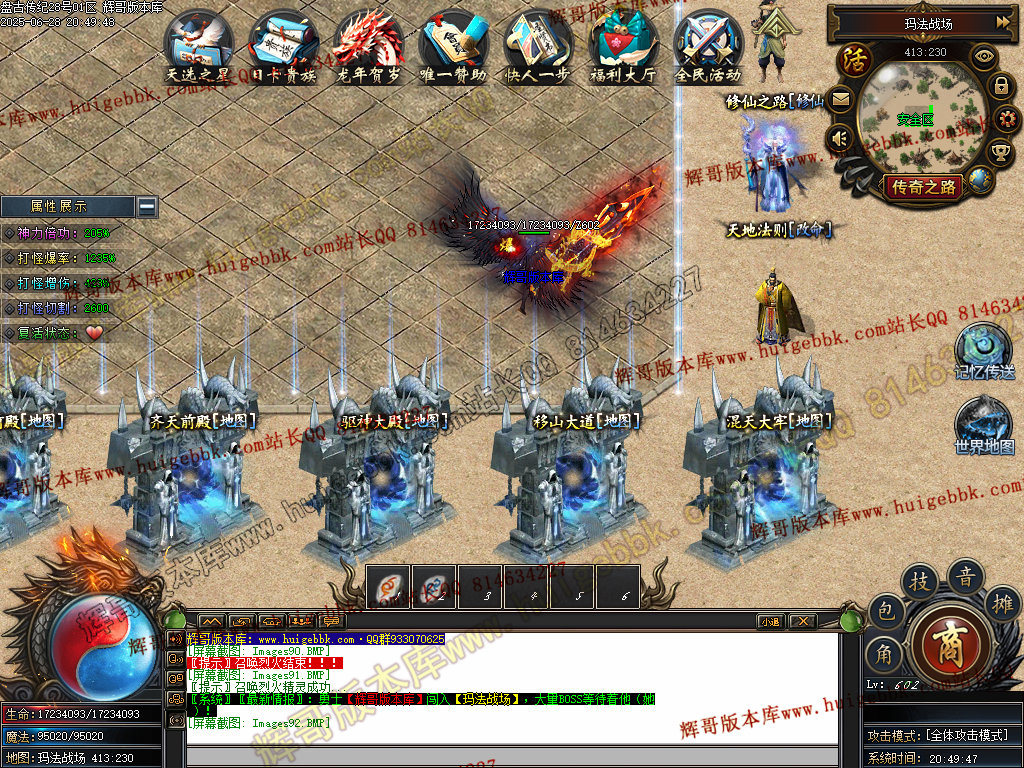Toggle the speaker sound icon
1024x768 pixels.
(840, 138)
